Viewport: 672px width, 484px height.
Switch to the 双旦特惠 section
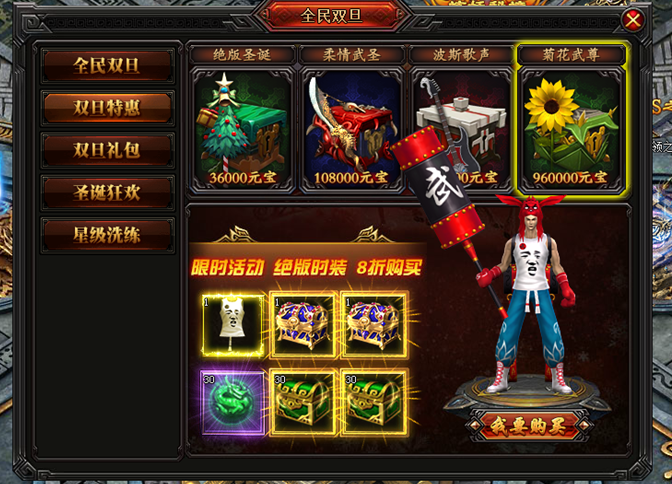click(x=107, y=108)
